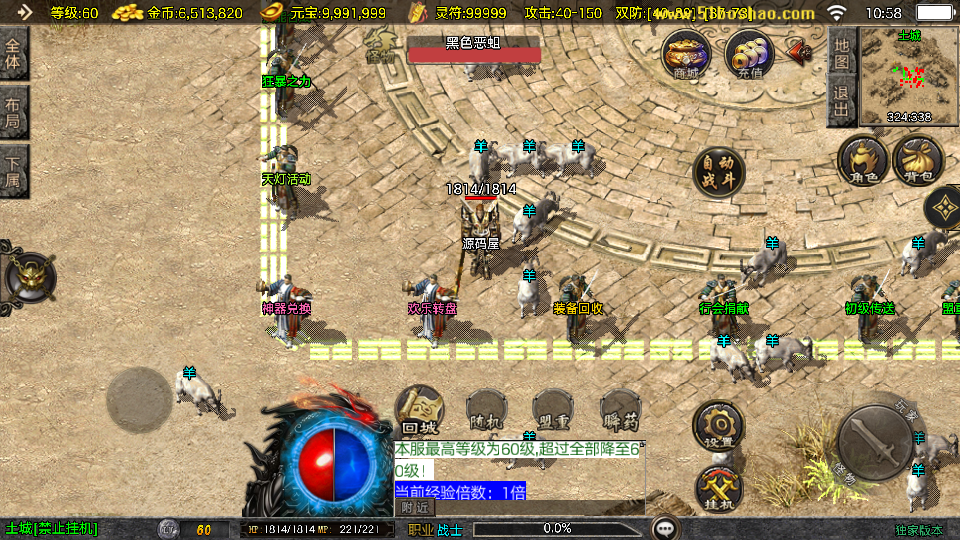960x540 pixels.
Task: Tap the chained golden skull icon
Action: [30, 277]
